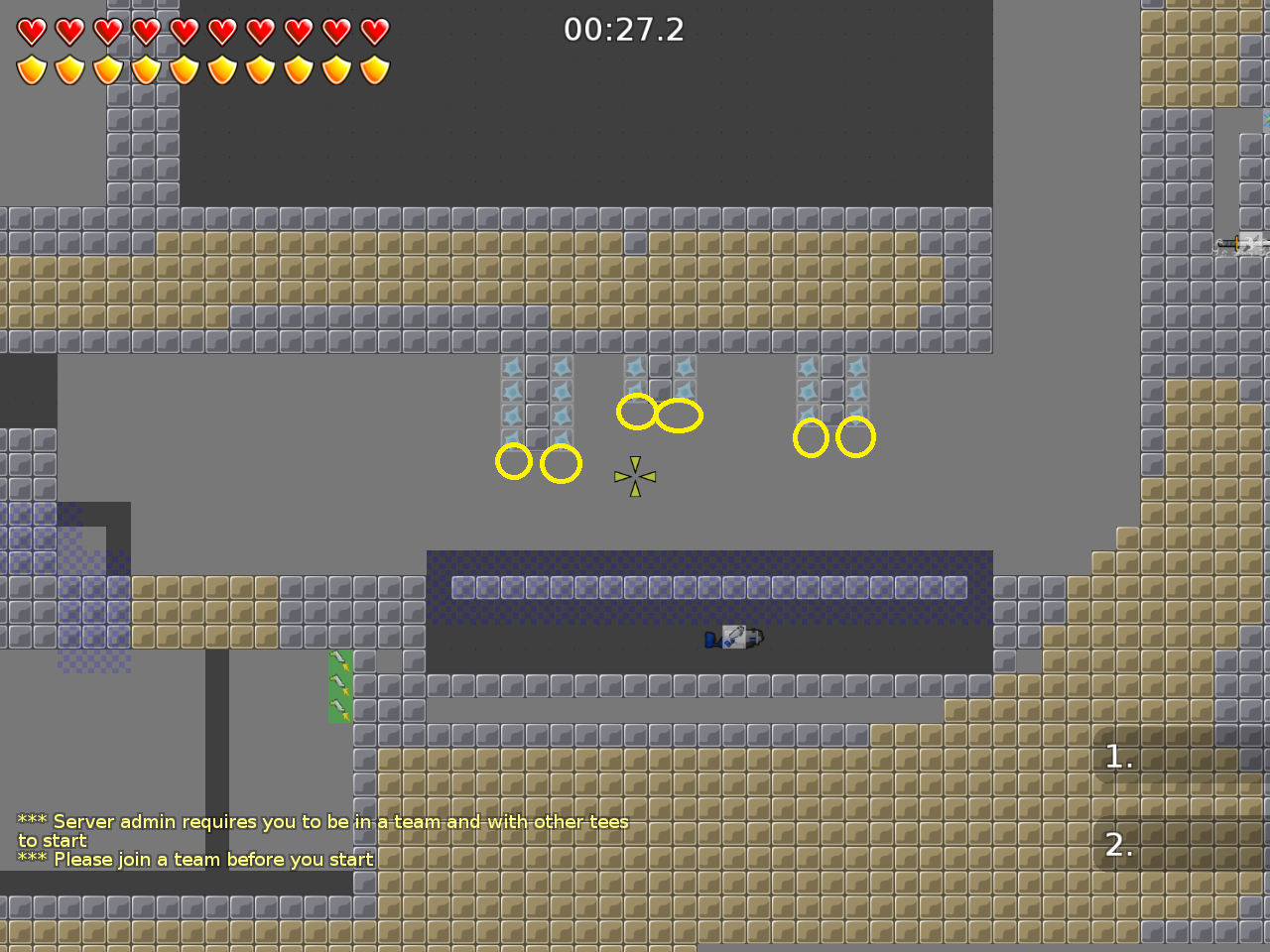Click the first red heart in the health bar

coord(31,31)
